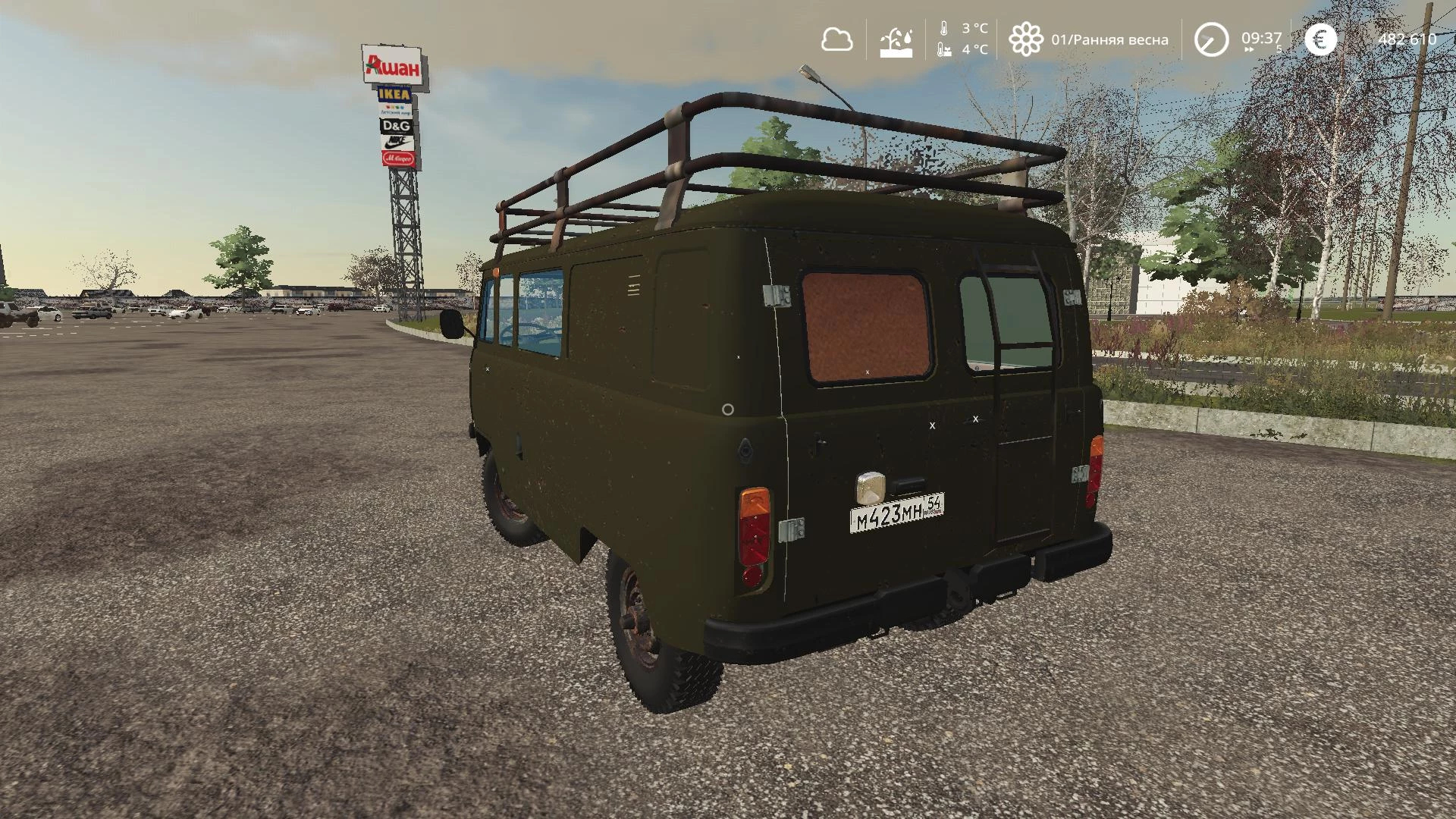Select the clock speed icon
Viewport: 1456px width, 819px height.
coord(1210,39)
